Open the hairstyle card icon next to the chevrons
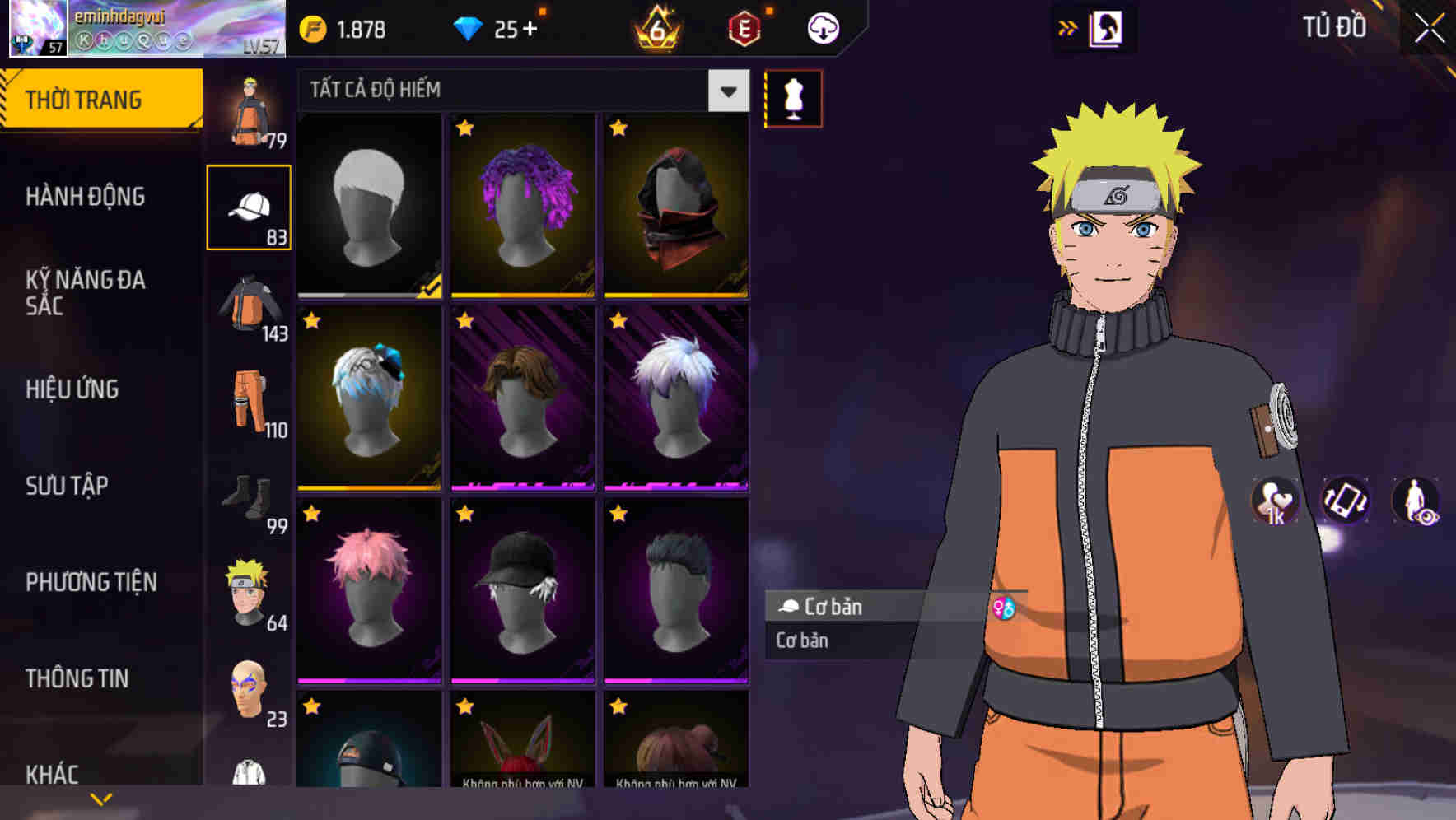 (x=1108, y=27)
